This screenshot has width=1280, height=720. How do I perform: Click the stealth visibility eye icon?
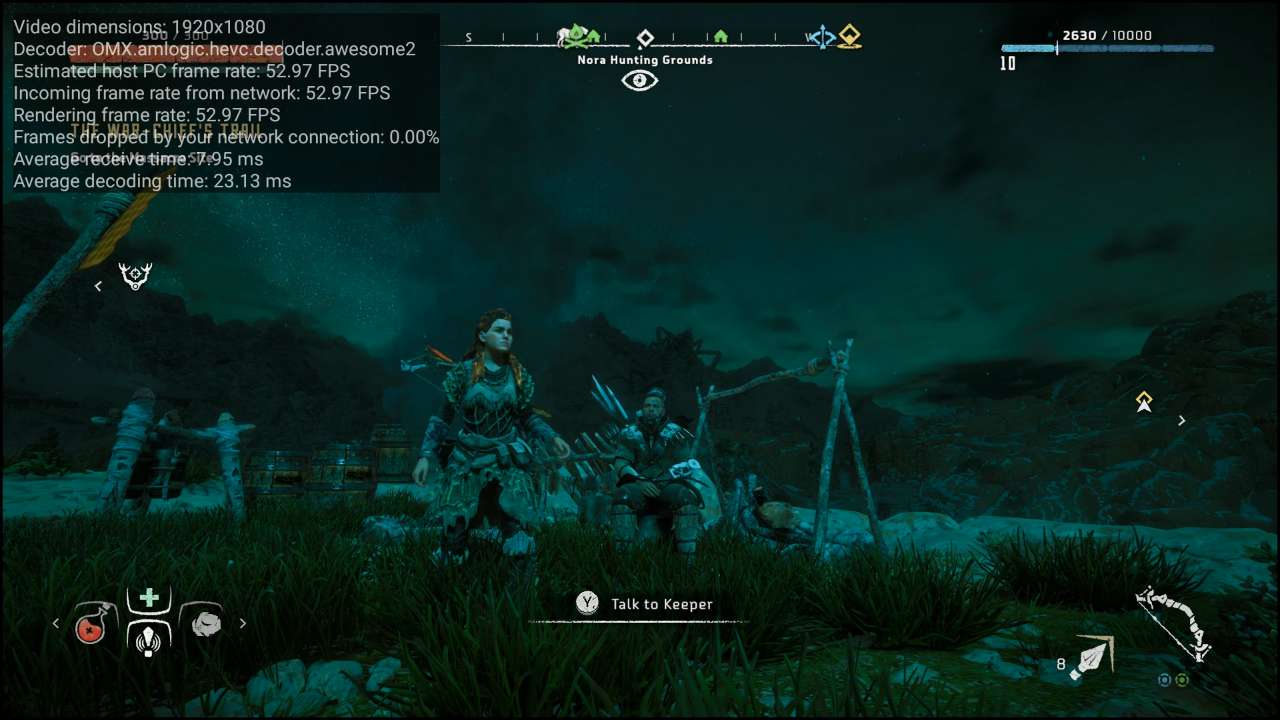[x=640, y=81]
